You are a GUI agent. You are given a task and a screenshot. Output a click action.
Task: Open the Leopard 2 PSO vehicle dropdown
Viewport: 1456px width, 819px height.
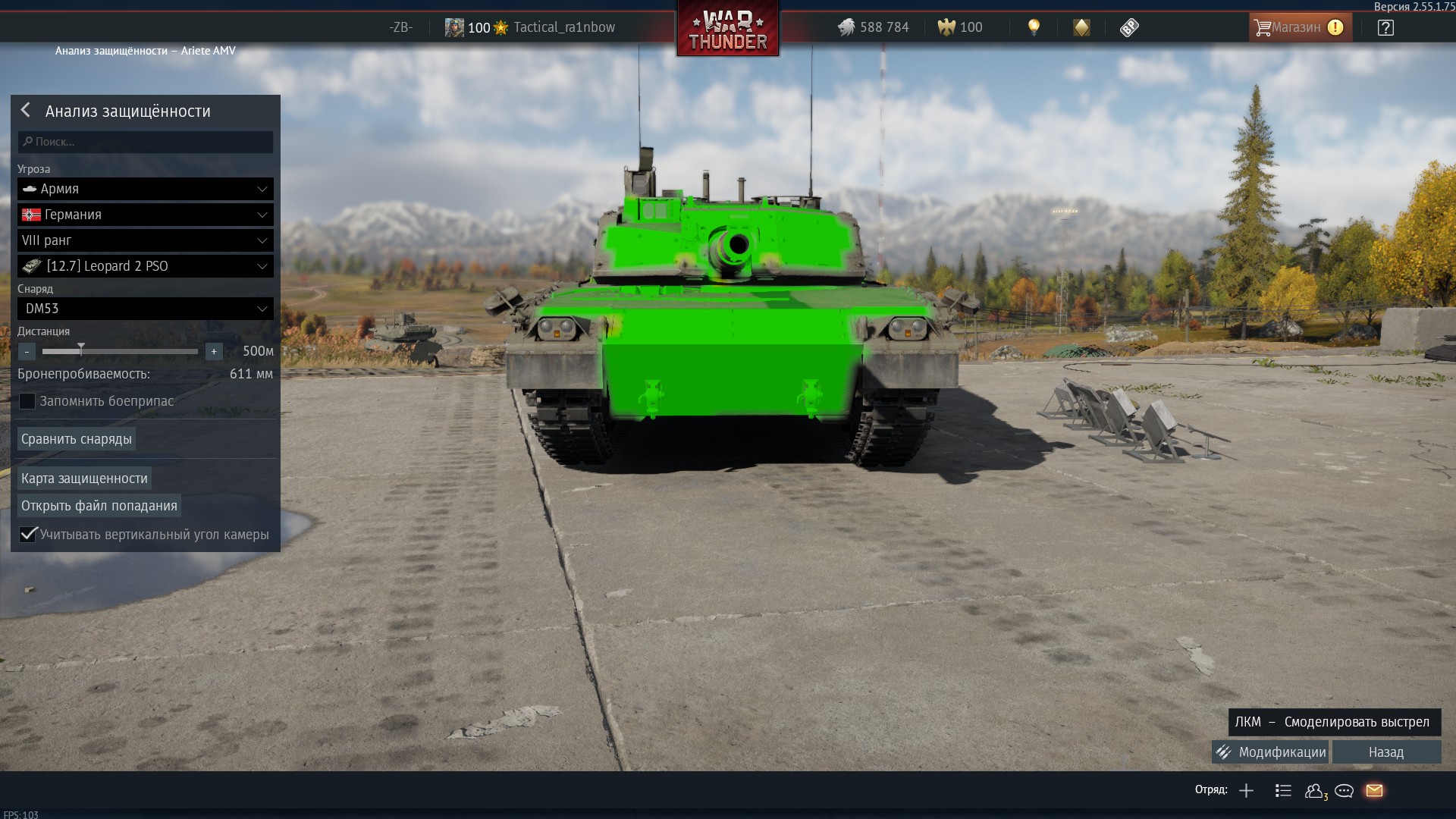point(146,266)
